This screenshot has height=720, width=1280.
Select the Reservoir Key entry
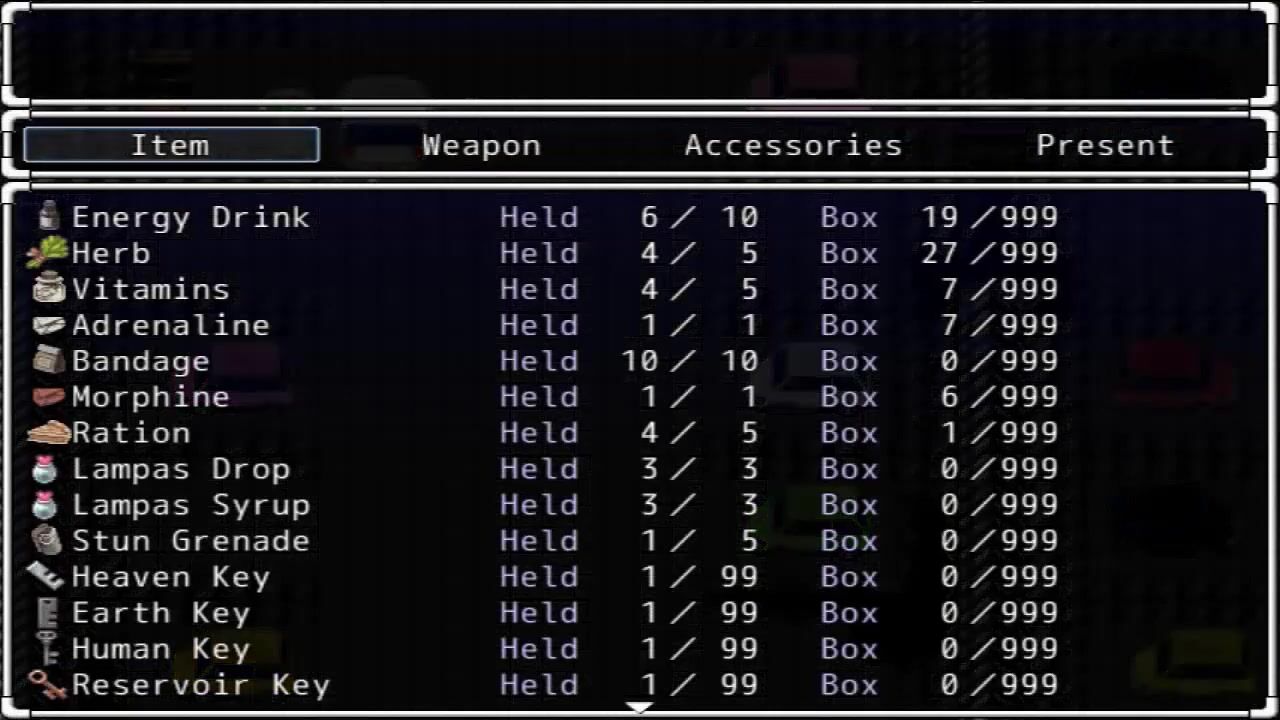200,685
